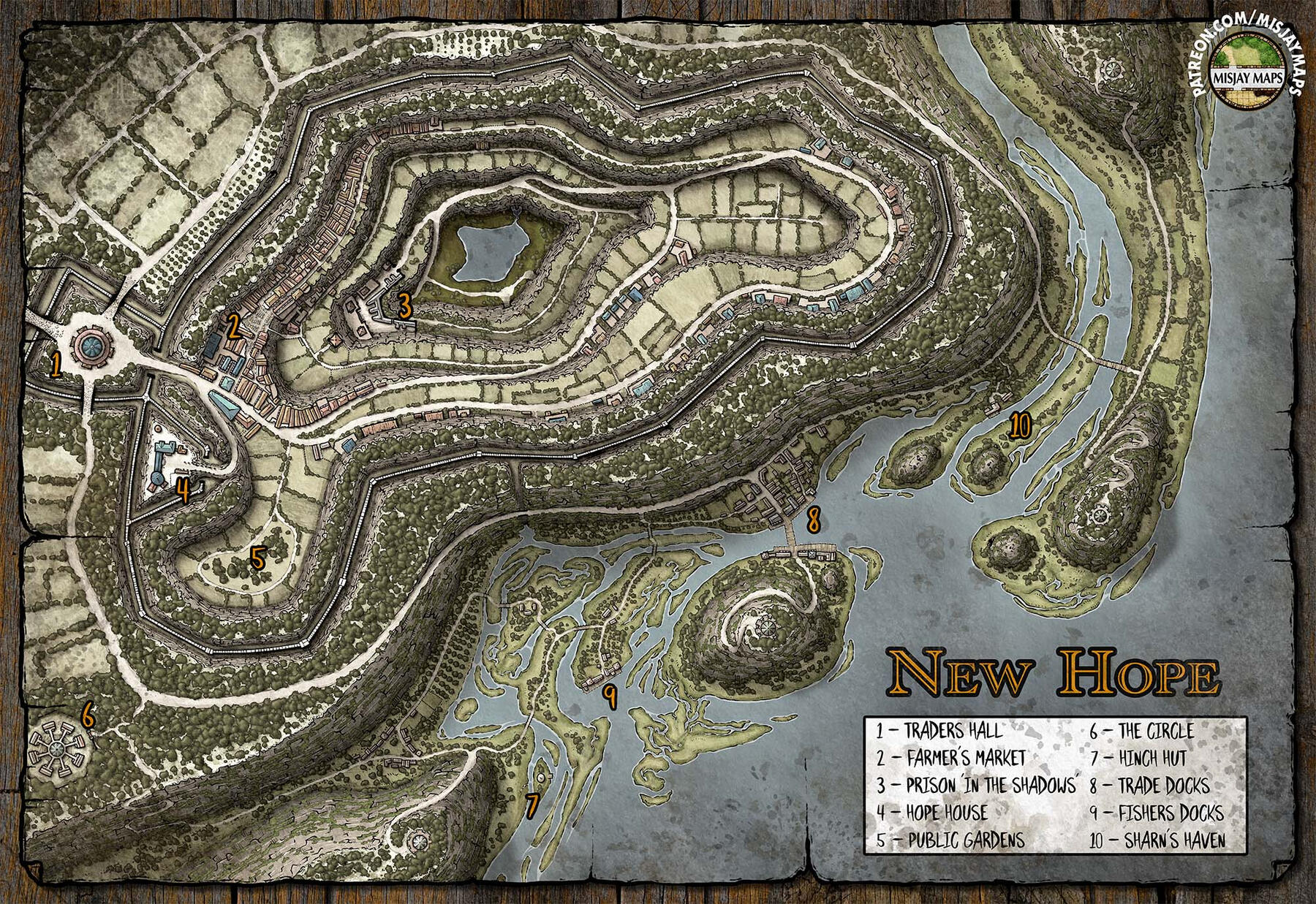Image resolution: width=1316 pixels, height=904 pixels.
Task: Pick the Public Gardens legend entry
Action: point(950,840)
